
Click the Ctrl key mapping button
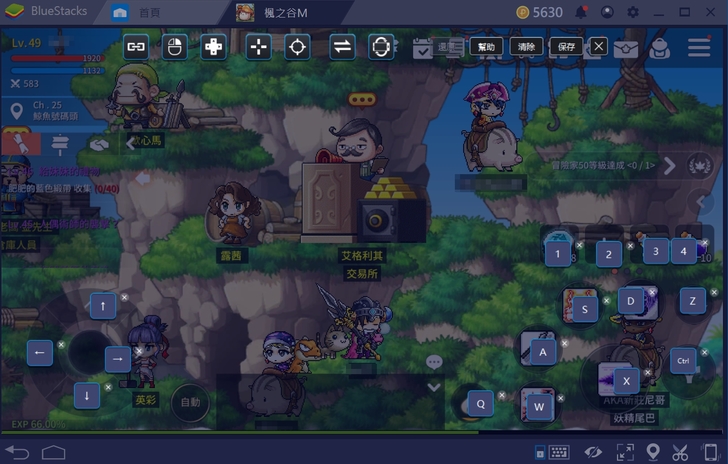point(684,360)
